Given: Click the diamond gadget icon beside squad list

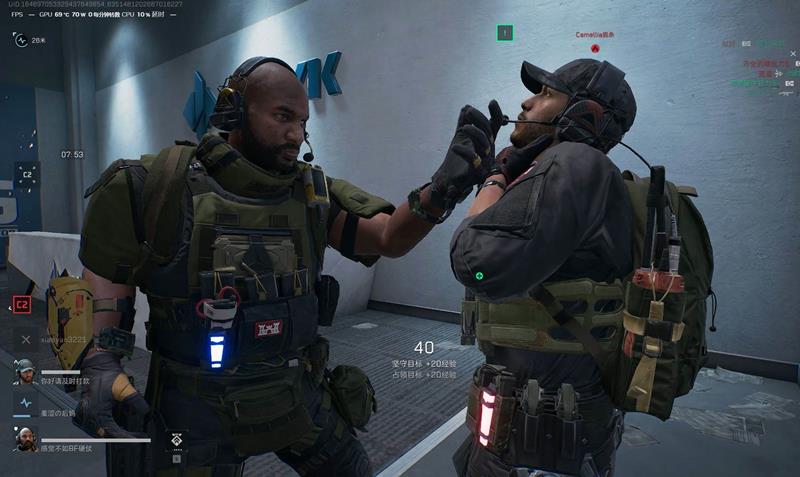Looking at the screenshot, I should (176, 440).
